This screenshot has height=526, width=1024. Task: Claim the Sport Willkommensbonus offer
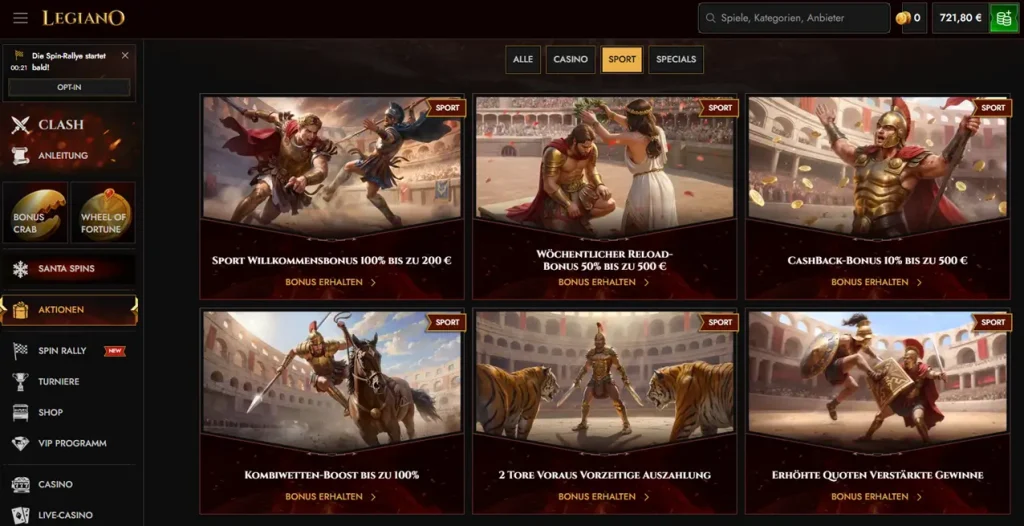coord(331,282)
